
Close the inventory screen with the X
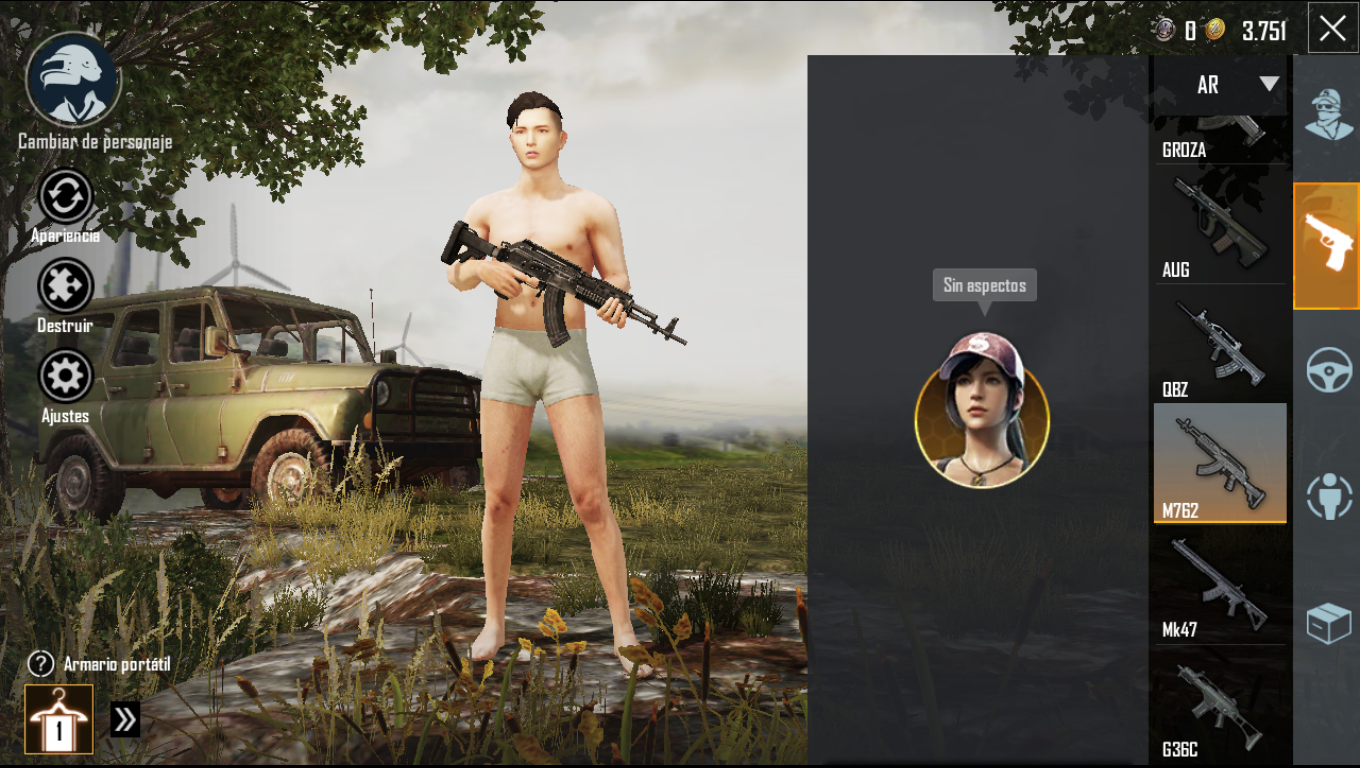[x=1332, y=28]
